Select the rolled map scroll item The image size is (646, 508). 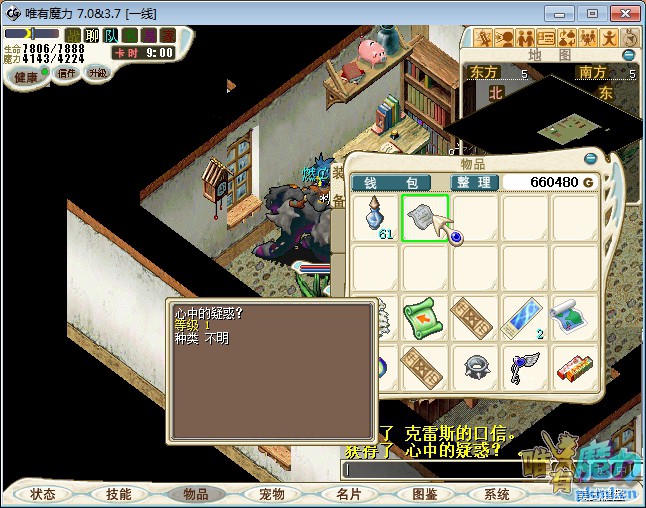pyautogui.click(x=575, y=318)
